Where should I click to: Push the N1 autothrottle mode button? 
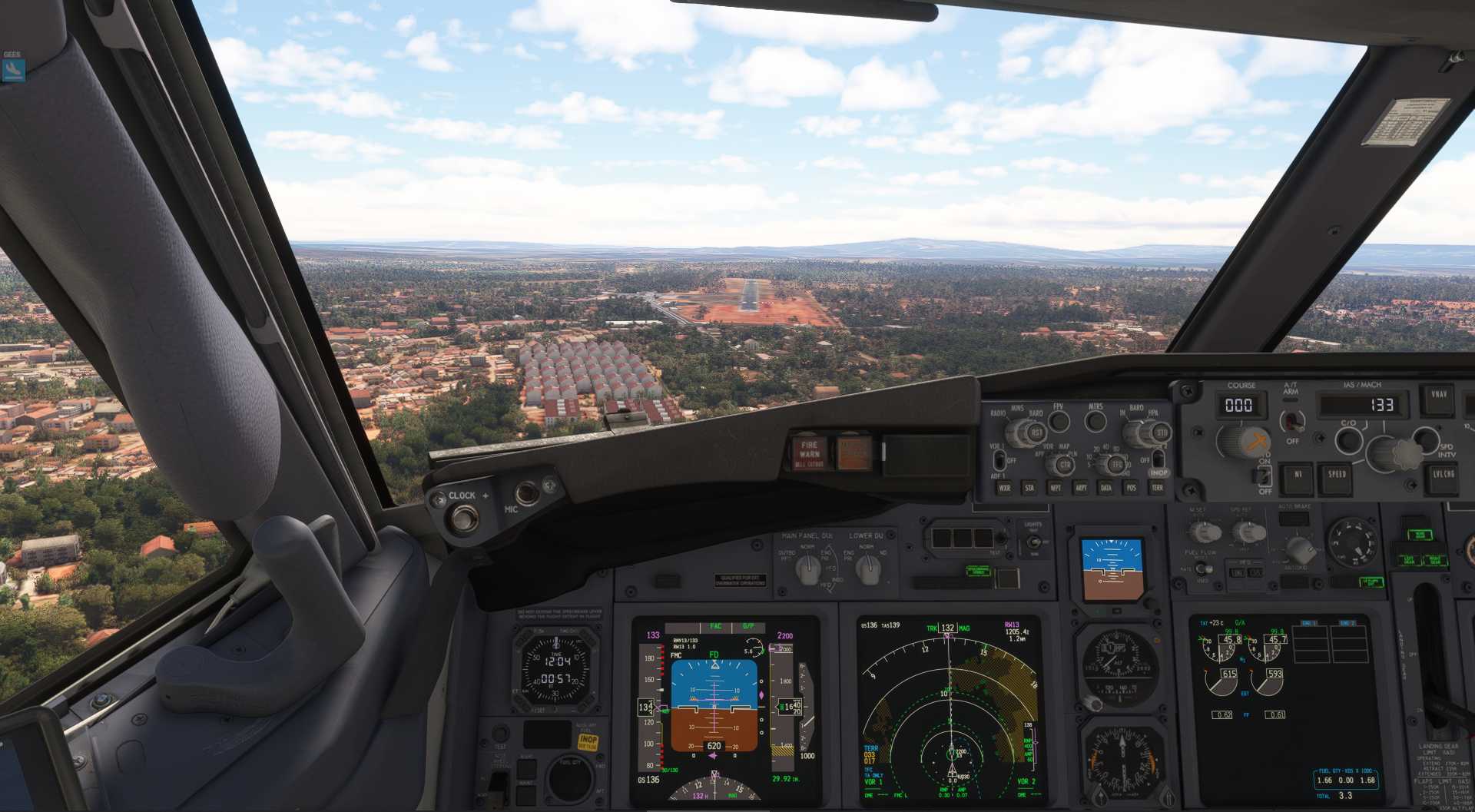1298,476
